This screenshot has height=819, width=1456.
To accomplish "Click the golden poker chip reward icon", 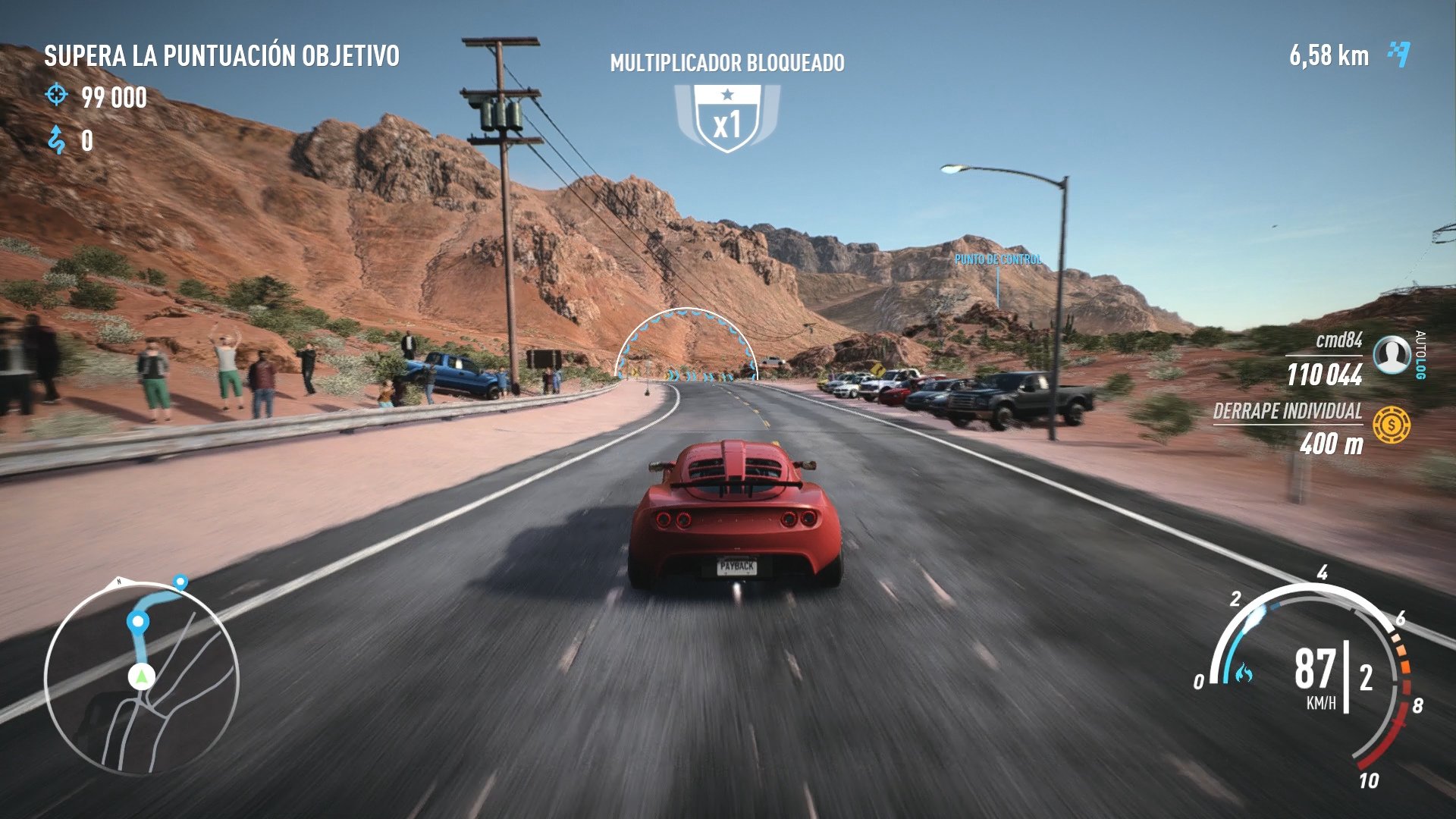I will [x=1392, y=425].
